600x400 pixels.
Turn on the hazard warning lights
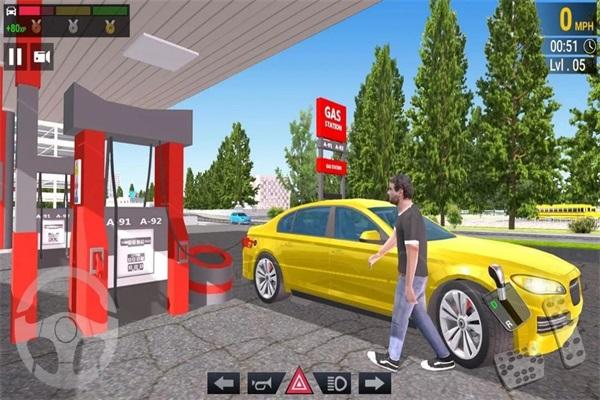[x=298, y=382]
